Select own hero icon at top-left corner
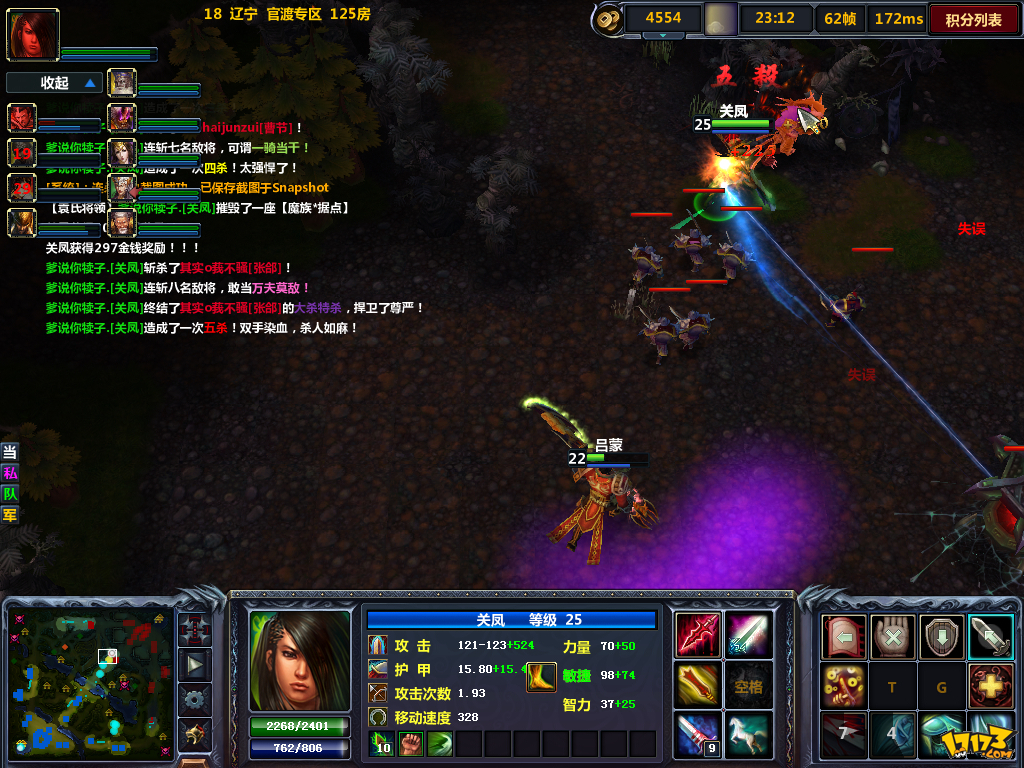Image resolution: width=1024 pixels, height=768 pixels. pos(33,35)
